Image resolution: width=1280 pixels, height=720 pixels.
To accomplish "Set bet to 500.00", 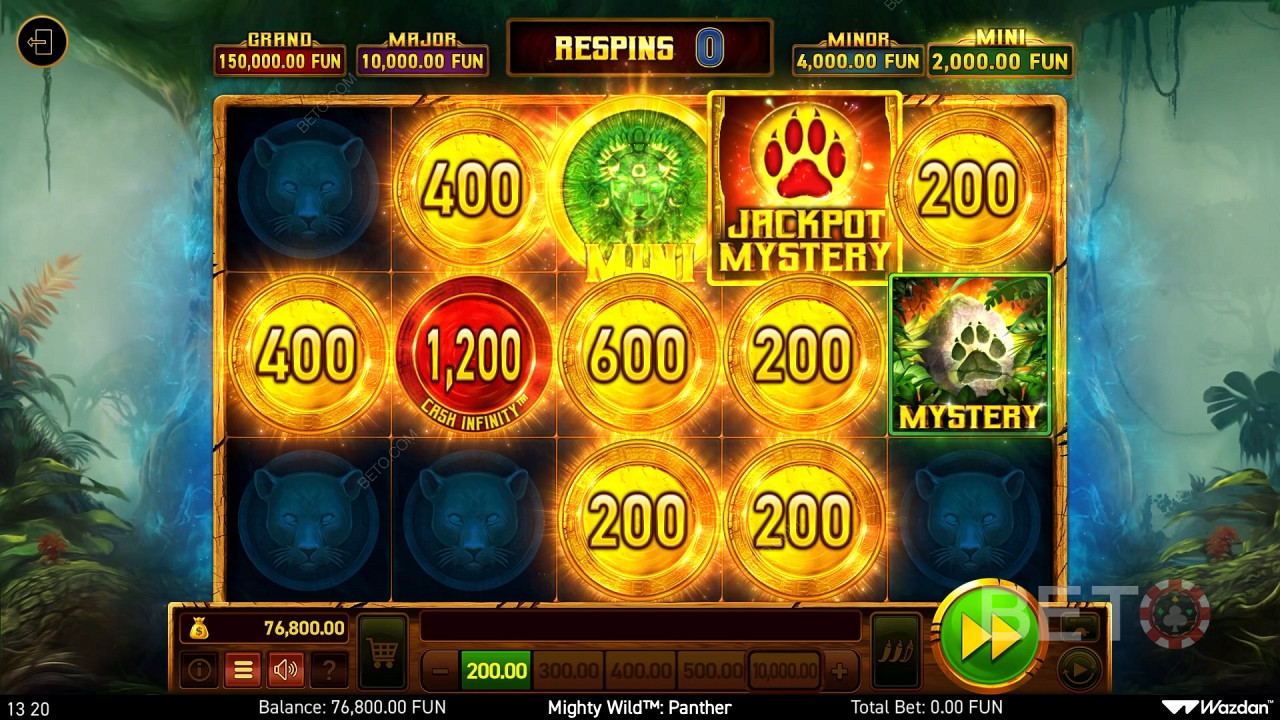I will (712, 670).
